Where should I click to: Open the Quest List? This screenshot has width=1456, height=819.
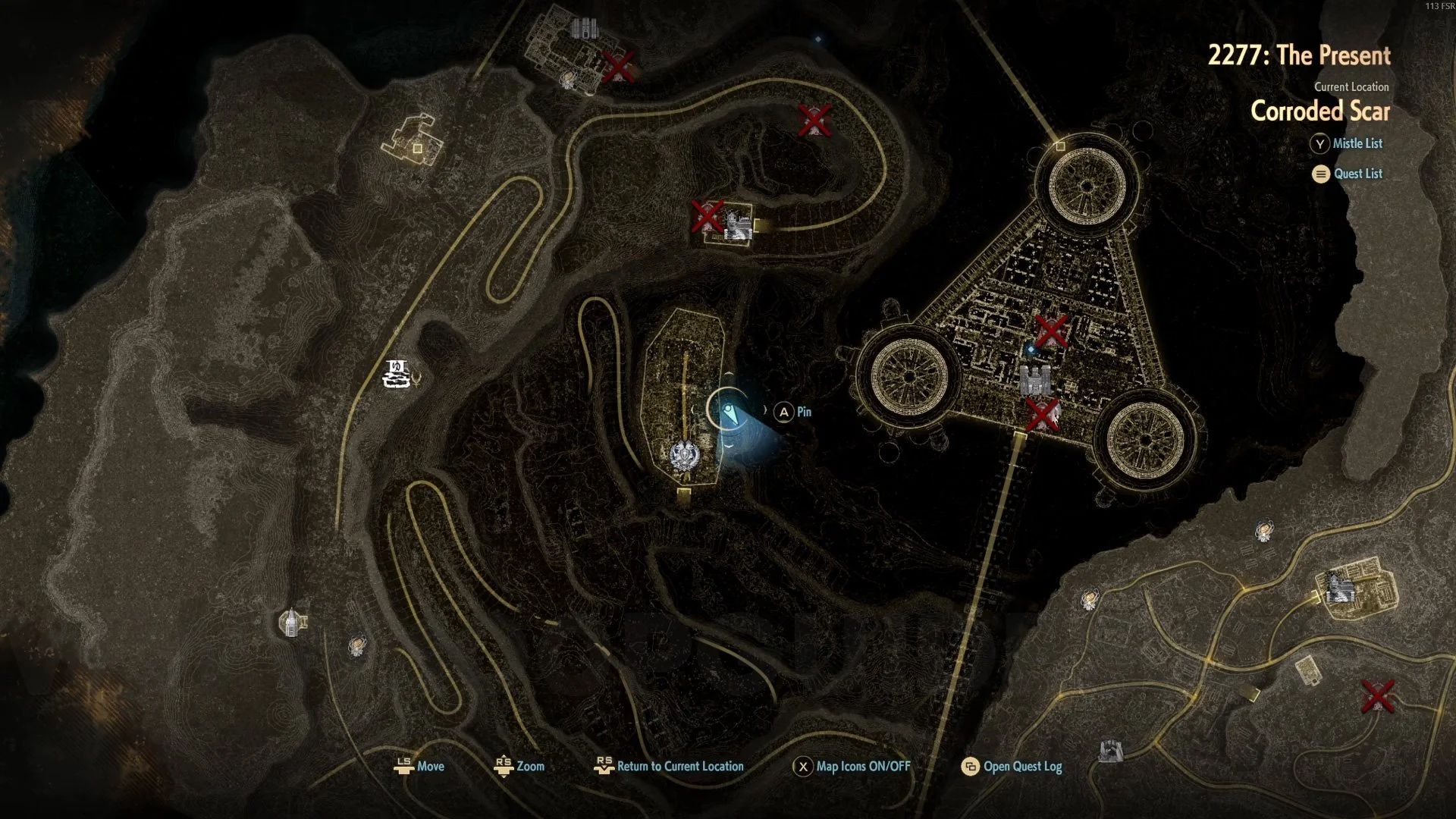coord(1348,174)
